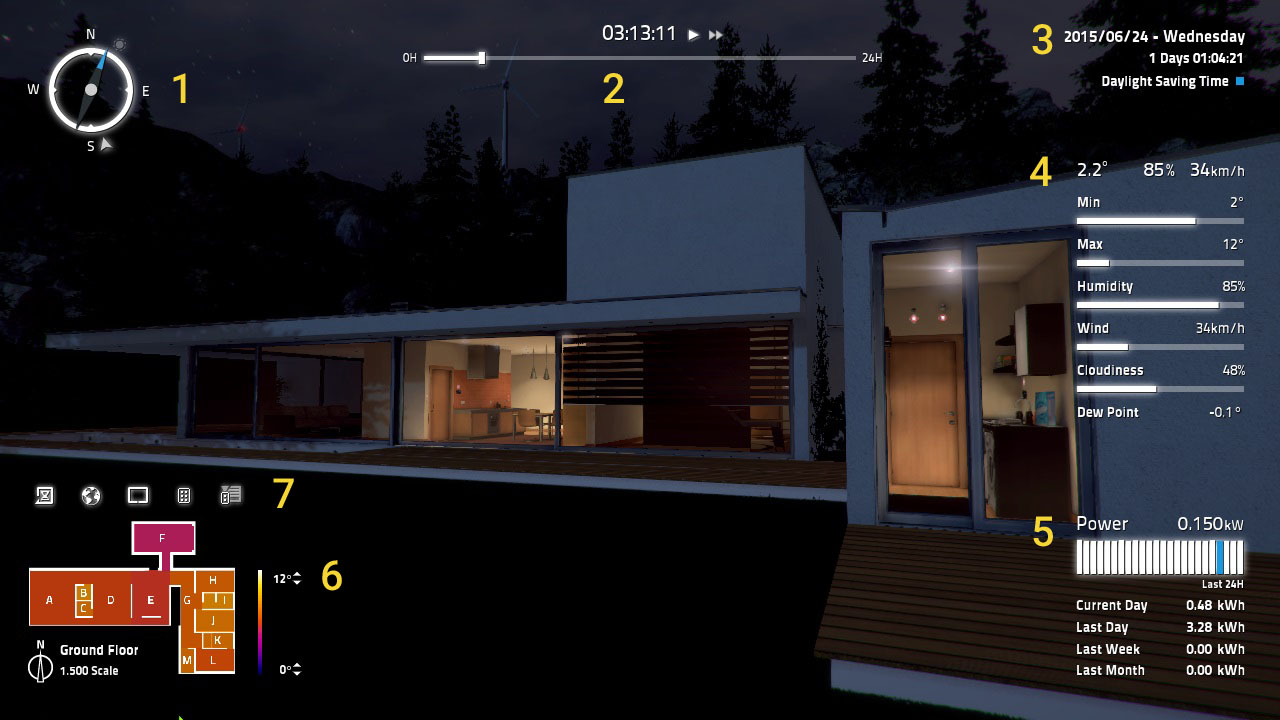The image size is (1280, 720).
Task: Click the play button beside the clock
Action: [693, 35]
